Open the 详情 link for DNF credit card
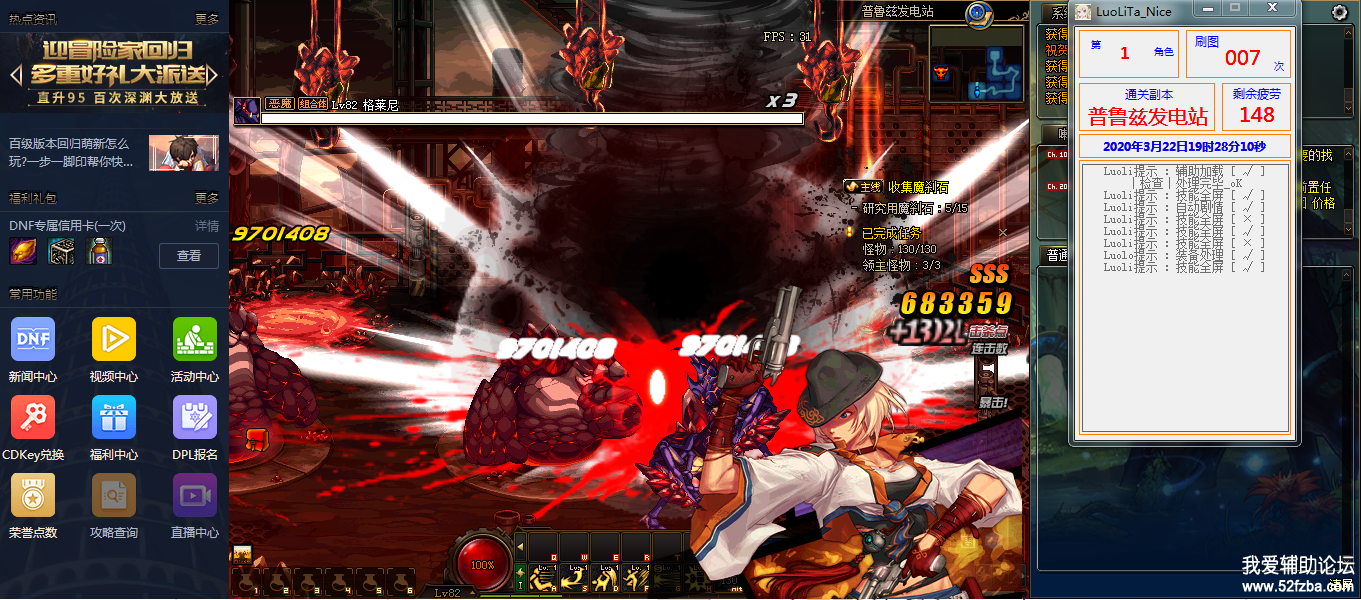 207,226
